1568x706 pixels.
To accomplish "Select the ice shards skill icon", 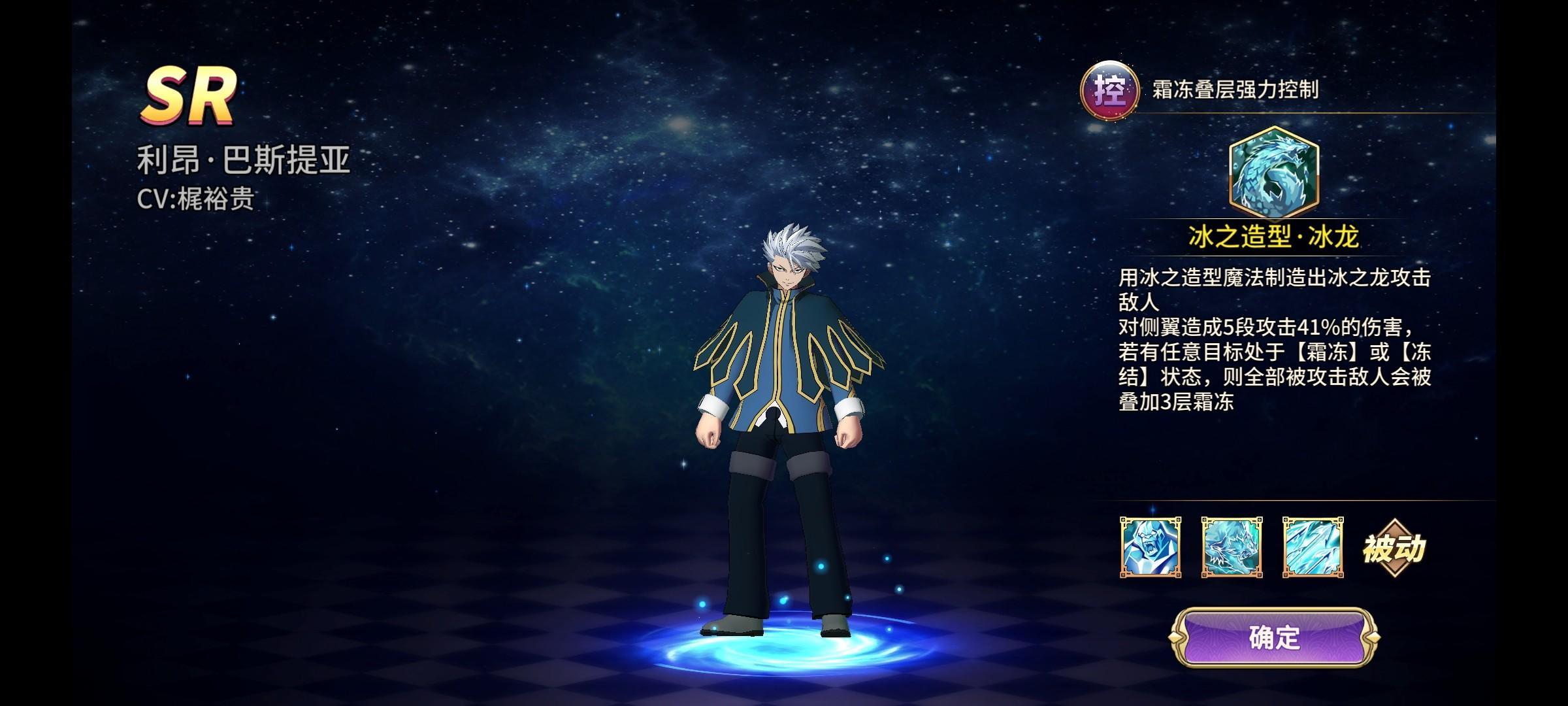I will [x=1313, y=547].
